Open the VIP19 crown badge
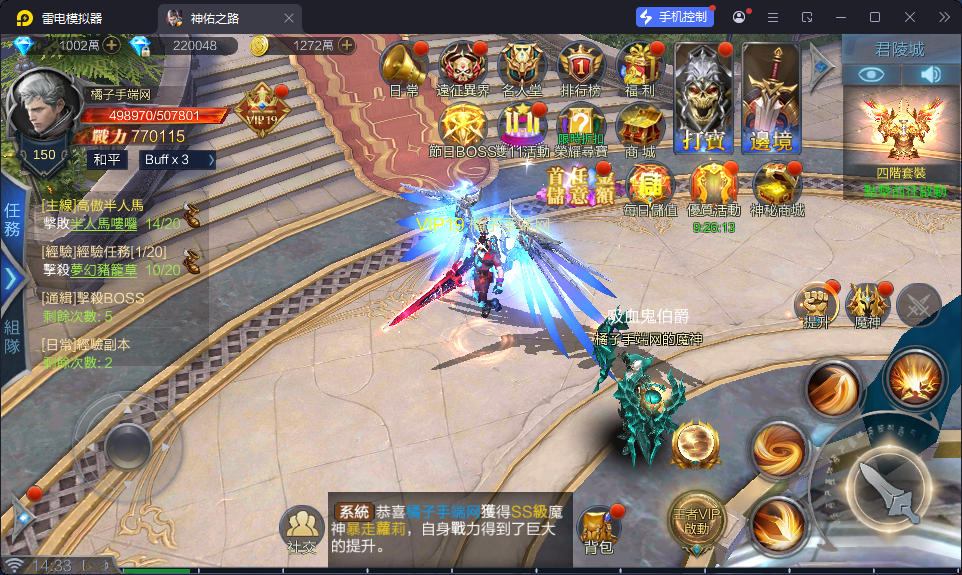The image size is (962, 575). (x=262, y=108)
